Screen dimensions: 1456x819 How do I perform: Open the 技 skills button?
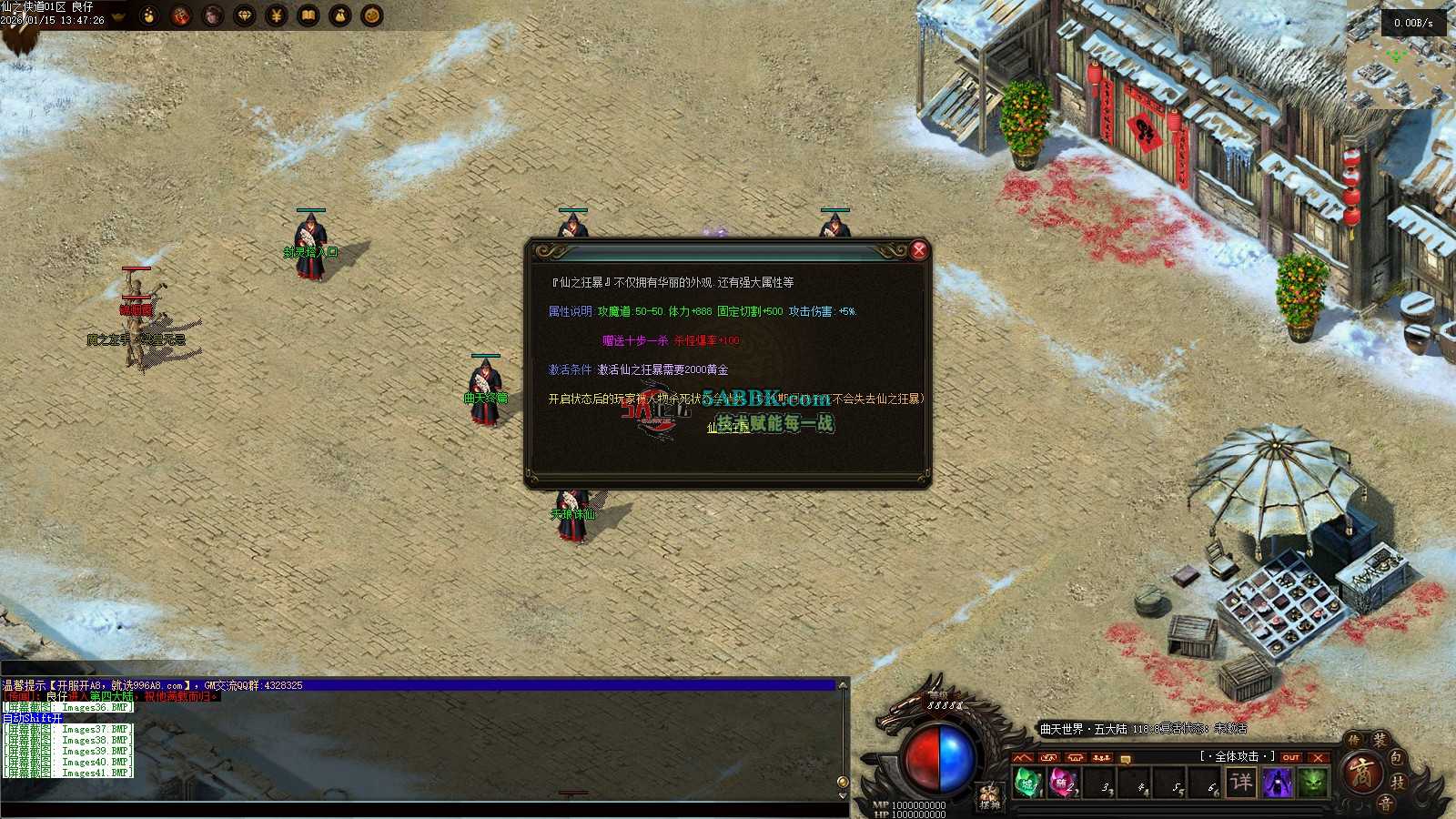click(1399, 782)
